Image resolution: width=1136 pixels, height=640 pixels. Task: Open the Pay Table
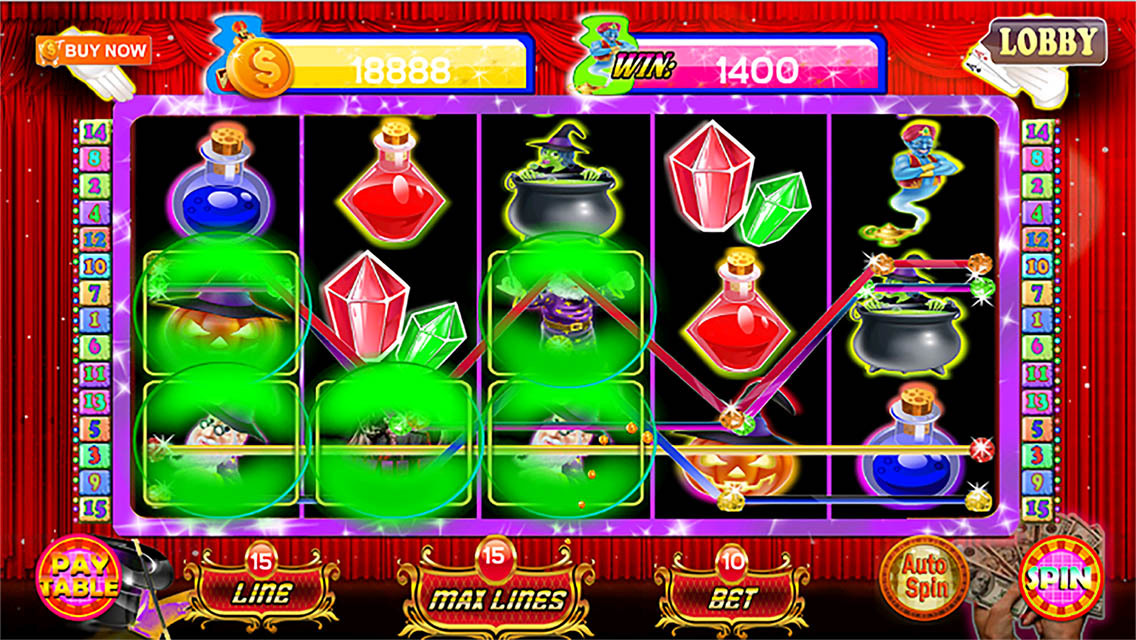coord(78,578)
